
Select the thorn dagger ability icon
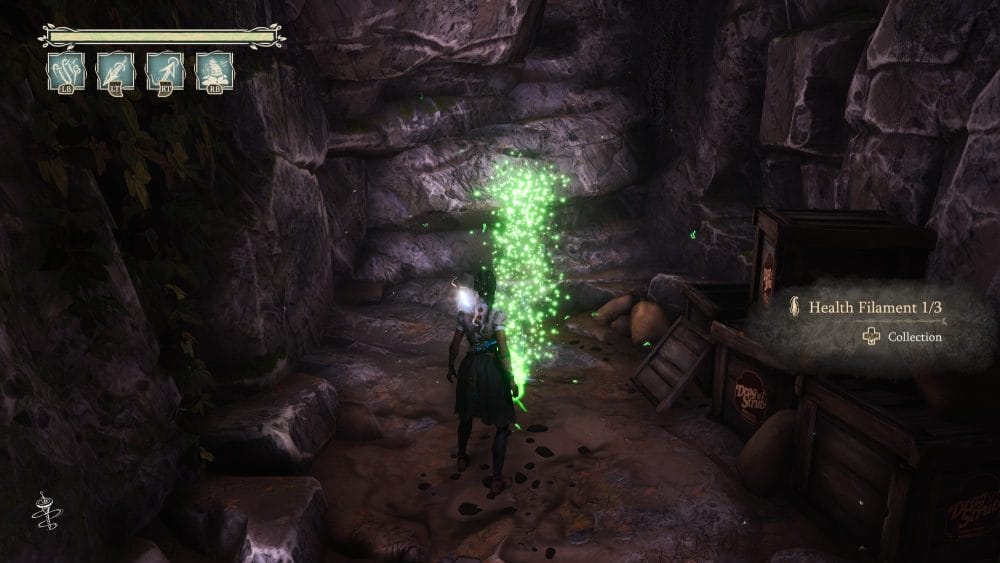point(116,71)
